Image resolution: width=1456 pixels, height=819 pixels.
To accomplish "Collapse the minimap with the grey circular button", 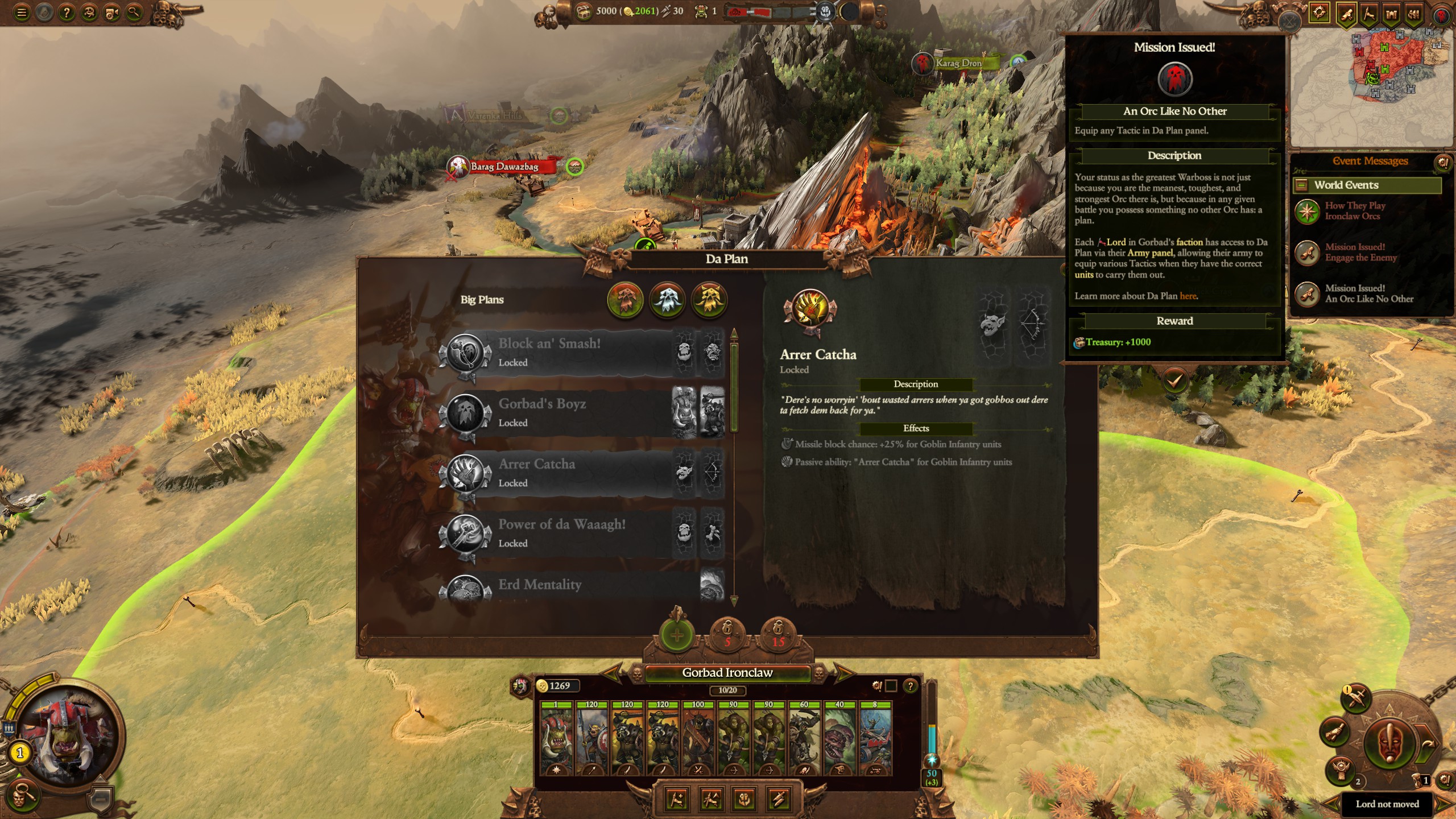I will pos(1289,22).
